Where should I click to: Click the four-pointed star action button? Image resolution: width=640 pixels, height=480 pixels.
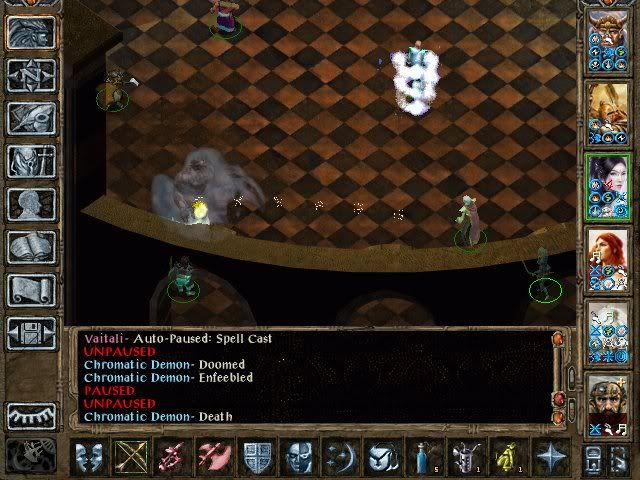[x=550, y=457]
